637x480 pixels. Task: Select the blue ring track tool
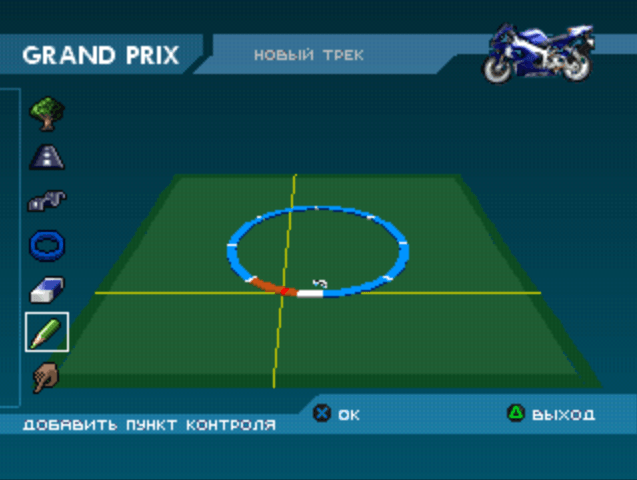(x=46, y=244)
